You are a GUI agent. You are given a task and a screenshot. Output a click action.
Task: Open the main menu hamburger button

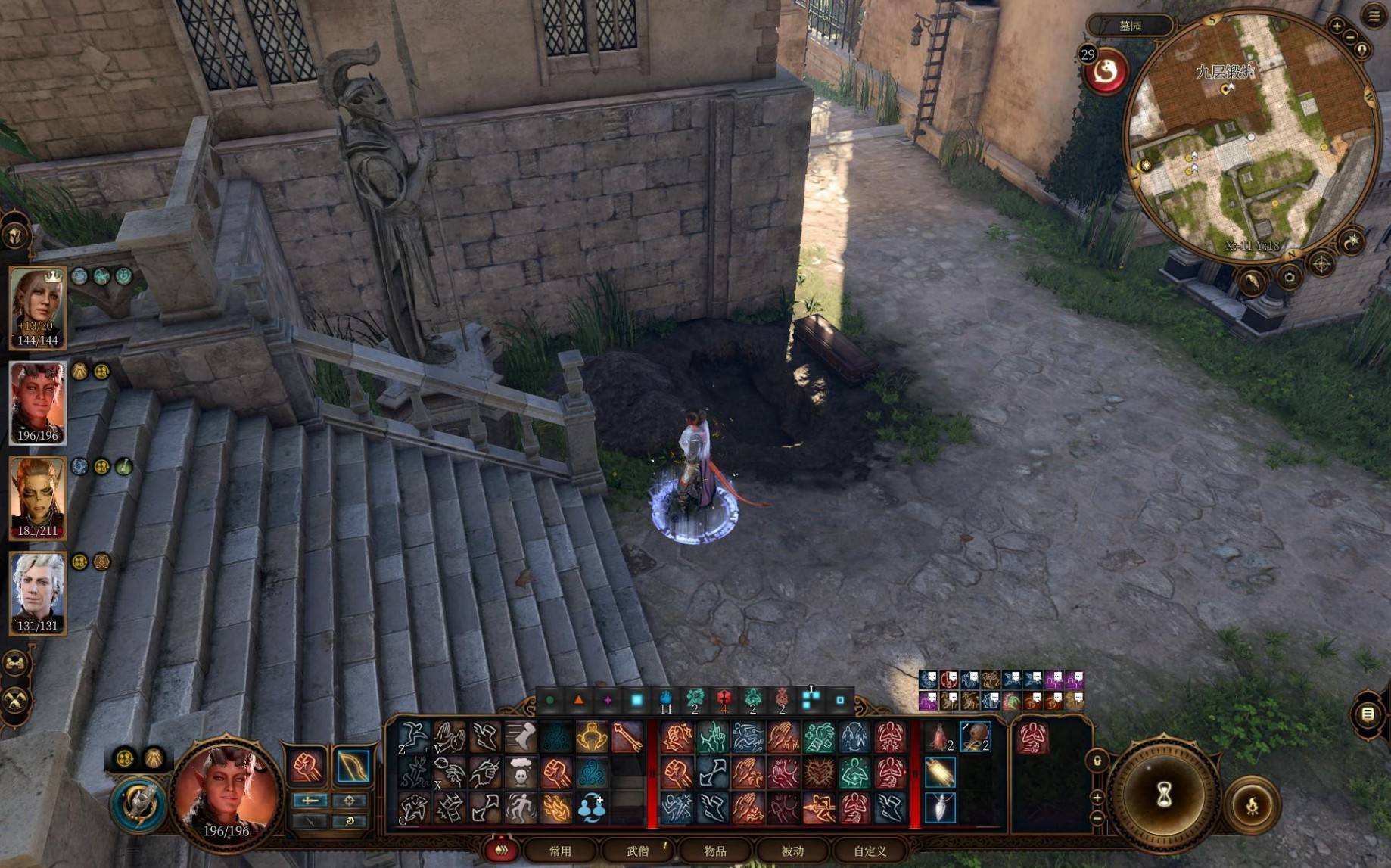pyautogui.click(x=1374, y=17)
